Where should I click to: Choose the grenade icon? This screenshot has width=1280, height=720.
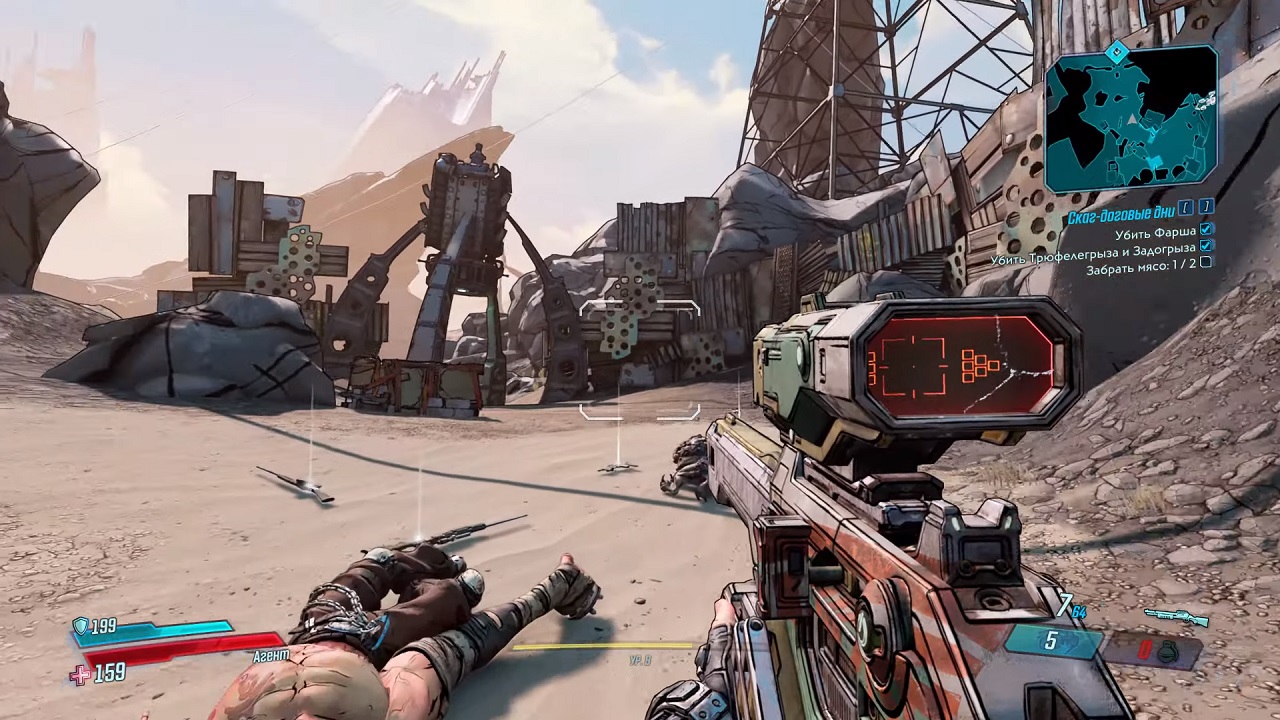1167,651
